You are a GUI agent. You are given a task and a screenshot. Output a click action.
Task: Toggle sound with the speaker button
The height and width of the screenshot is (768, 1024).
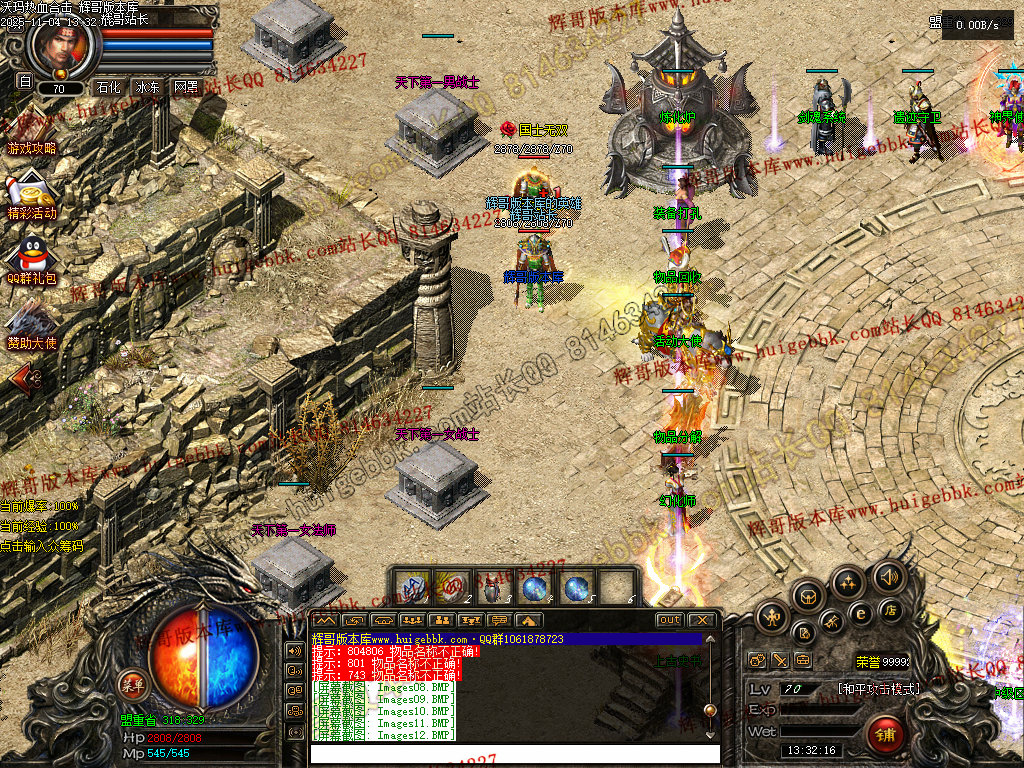[x=888, y=576]
